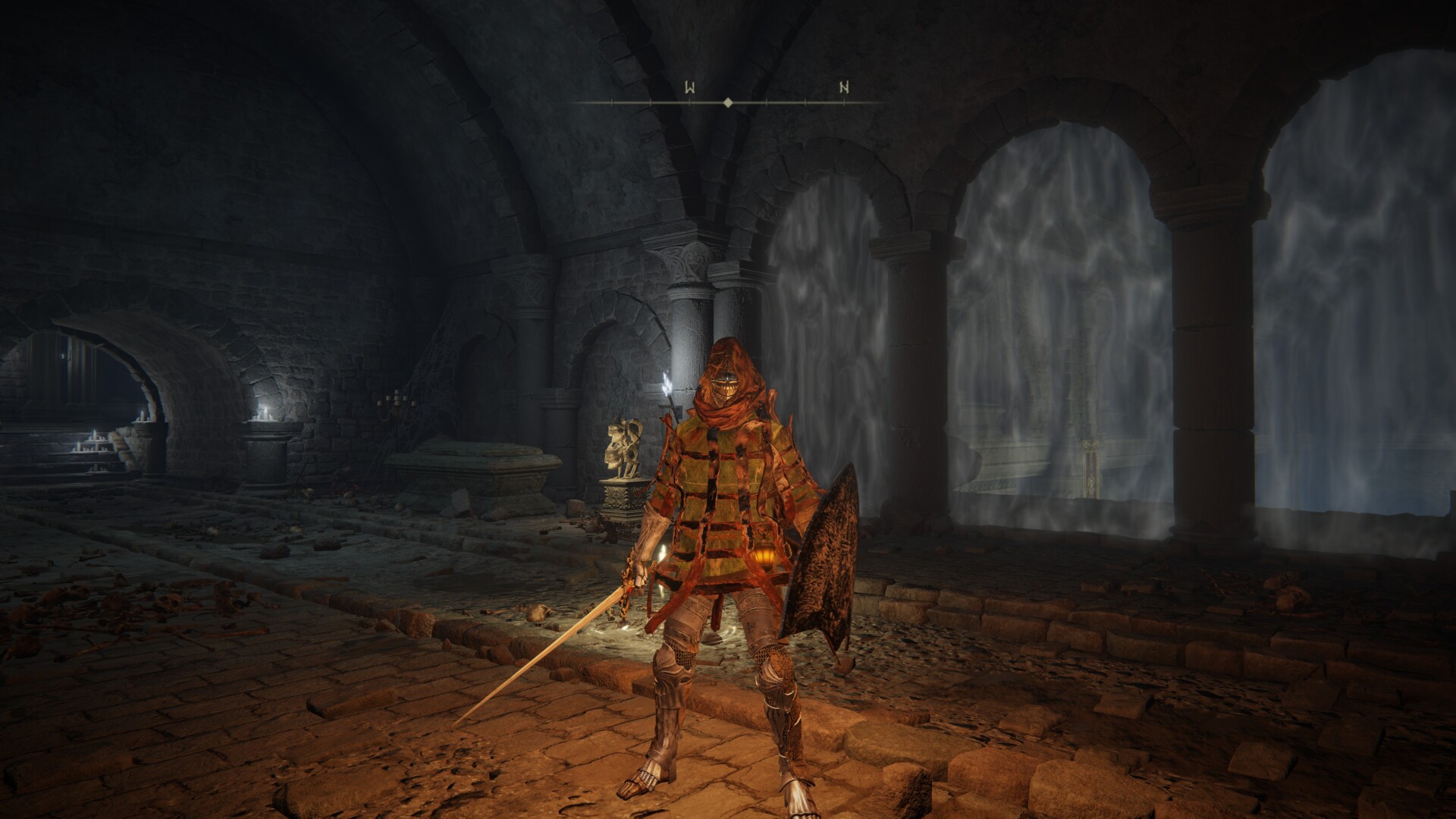
Task: Select the W marker on the compass
Action: point(689,88)
